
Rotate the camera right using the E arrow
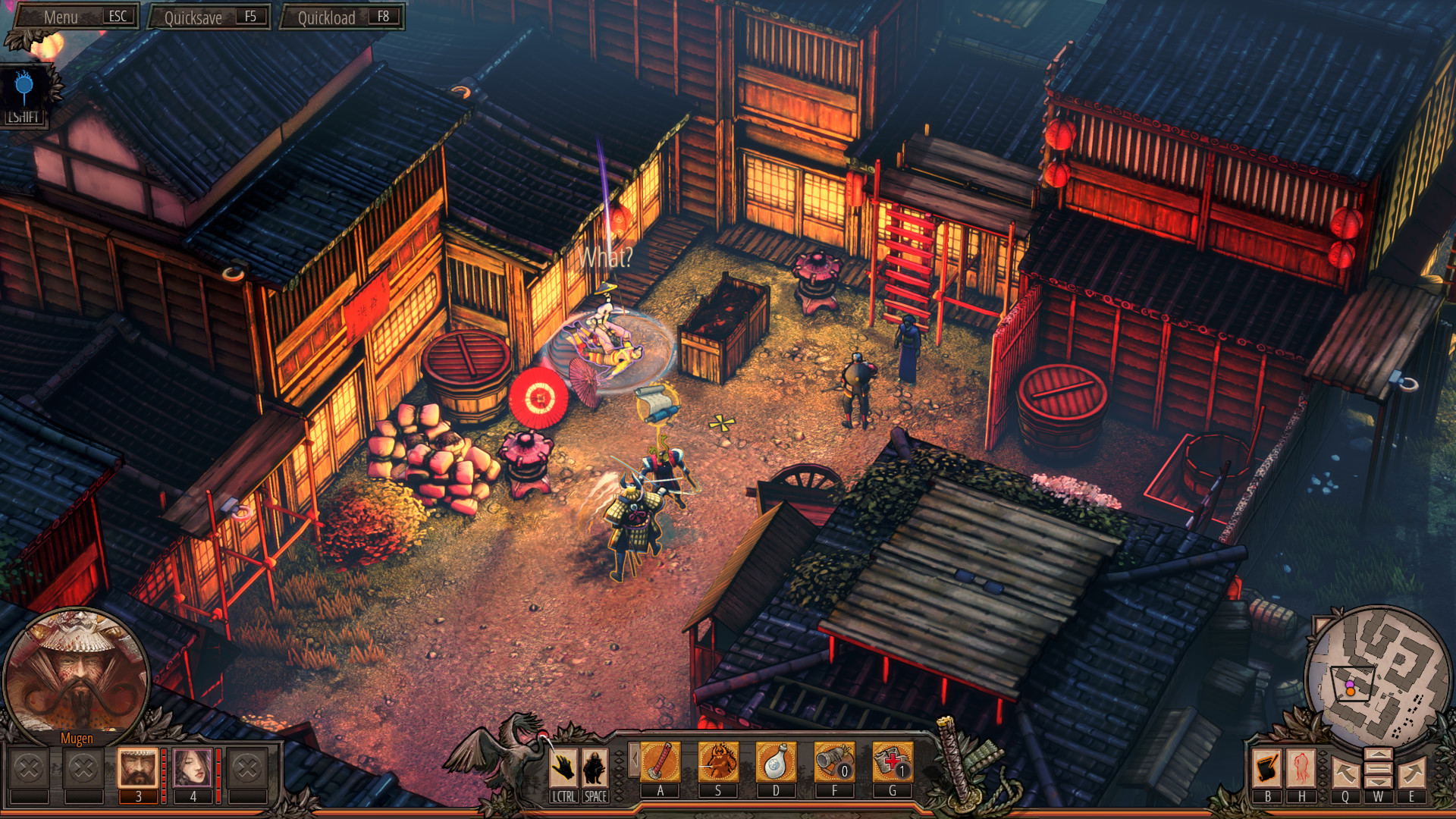(1413, 771)
